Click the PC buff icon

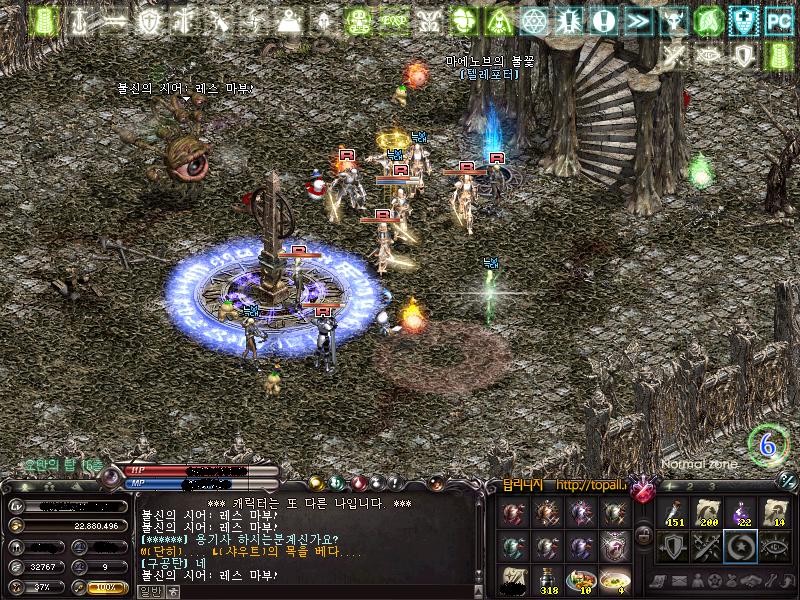(778, 20)
